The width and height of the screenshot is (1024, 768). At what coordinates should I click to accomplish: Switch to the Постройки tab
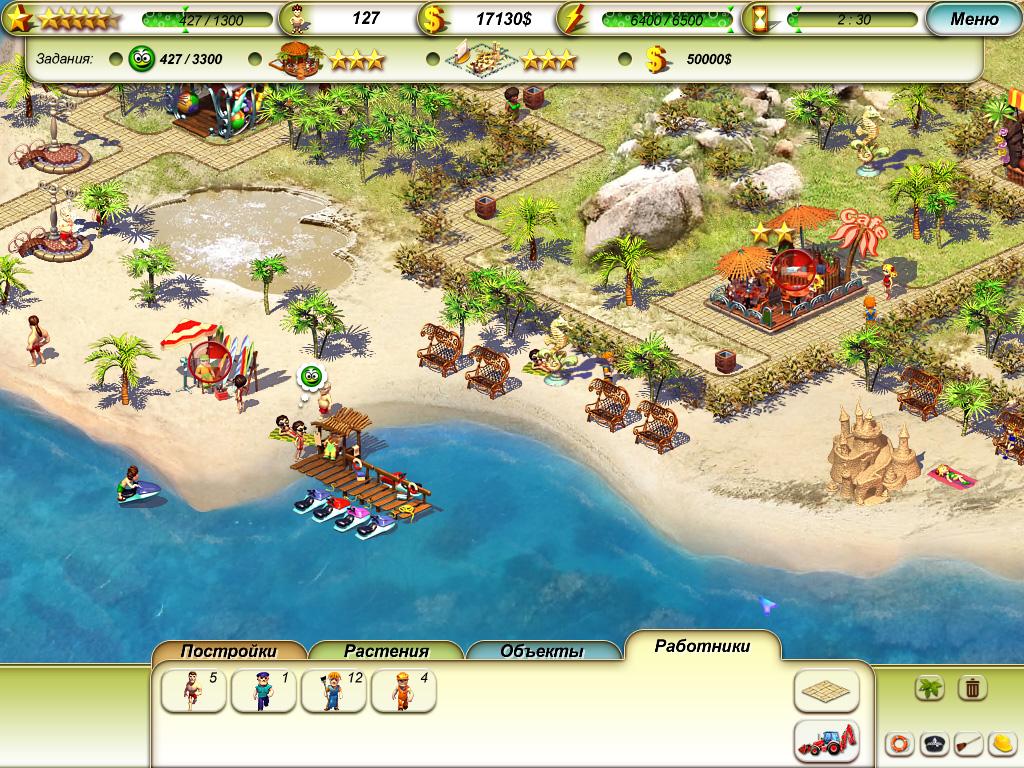click(229, 651)
